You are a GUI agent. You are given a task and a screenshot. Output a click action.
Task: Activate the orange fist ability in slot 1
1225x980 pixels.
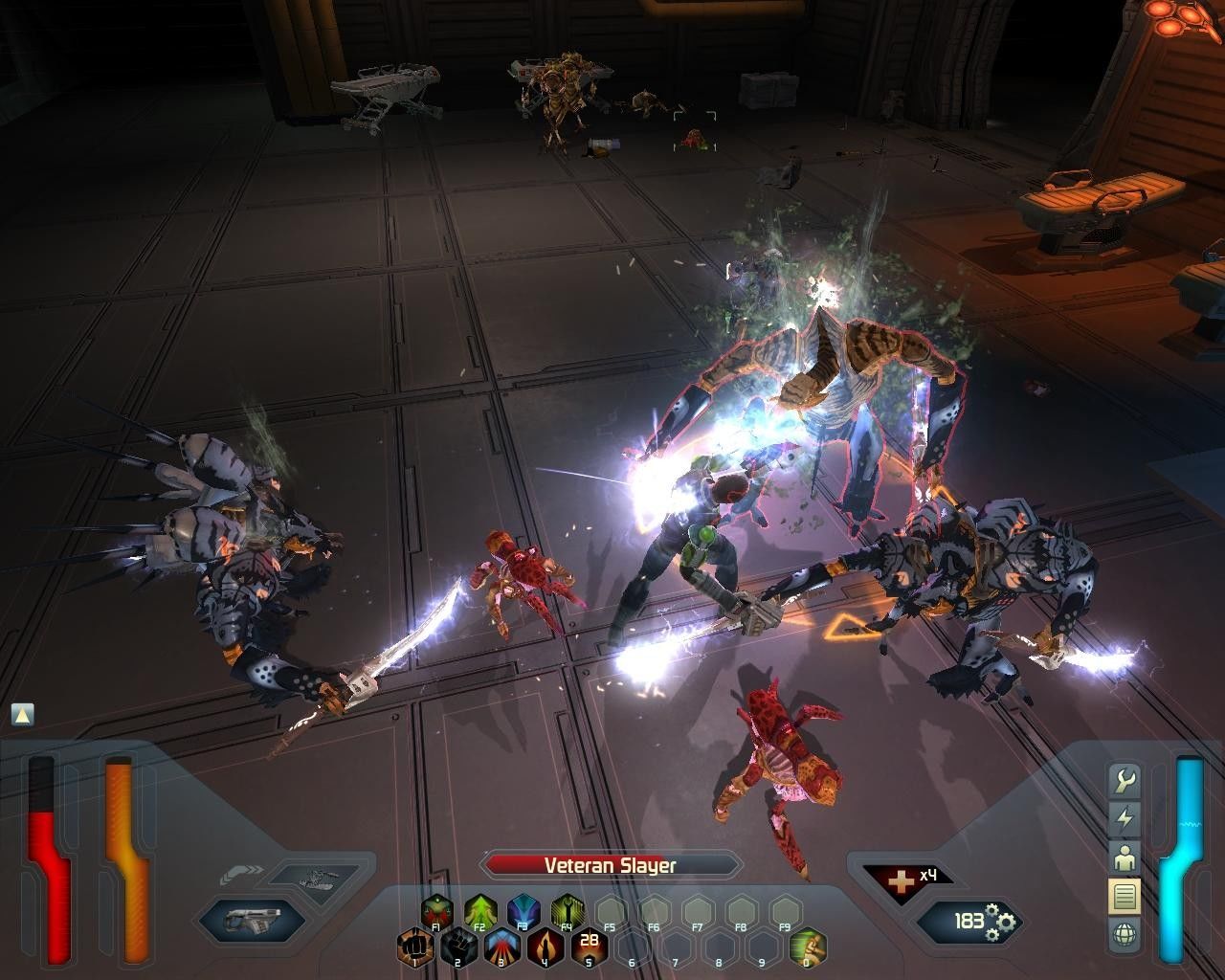point(413,947)
